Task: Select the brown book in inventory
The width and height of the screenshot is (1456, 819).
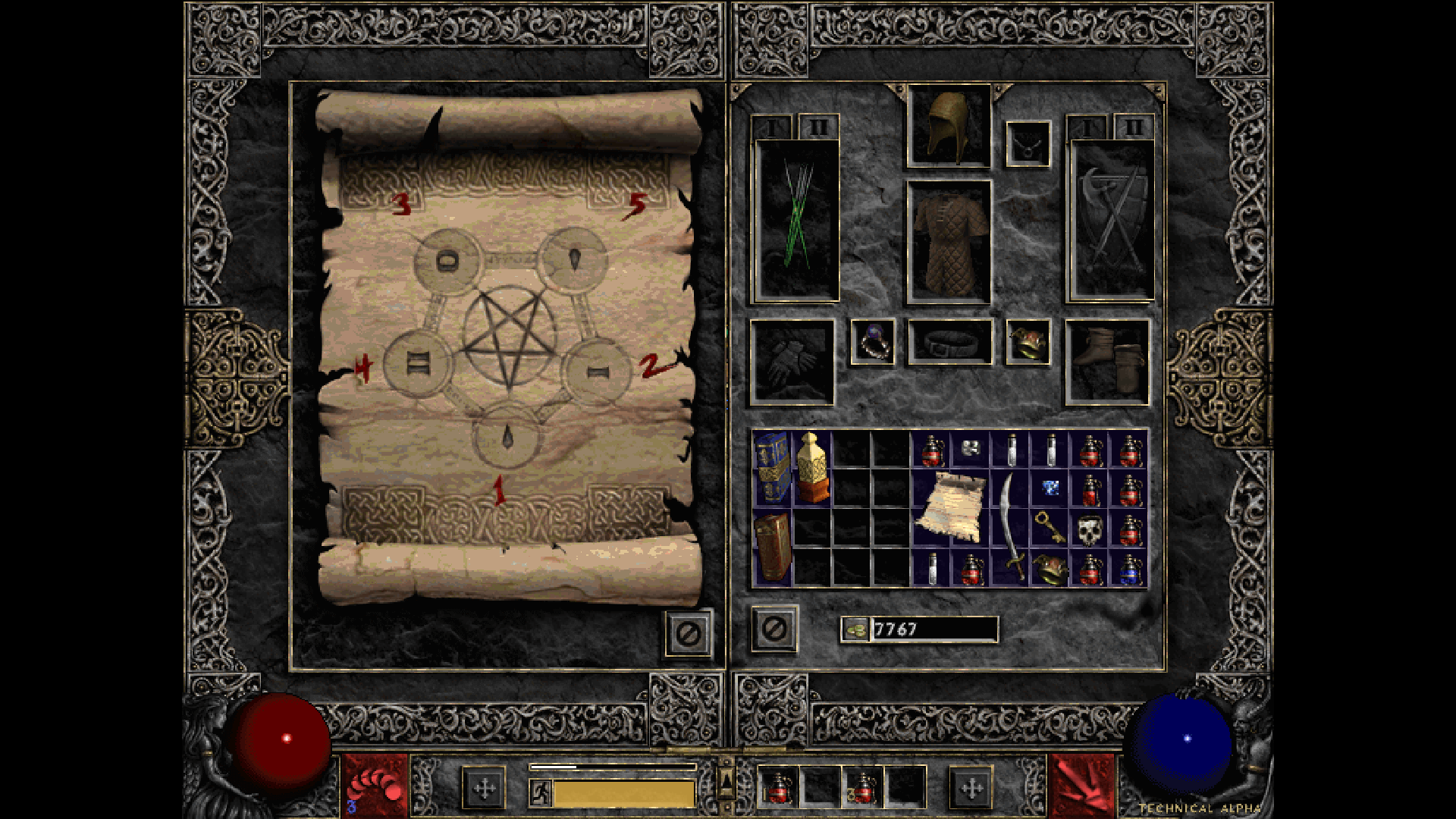Action: tap(772, 548)
